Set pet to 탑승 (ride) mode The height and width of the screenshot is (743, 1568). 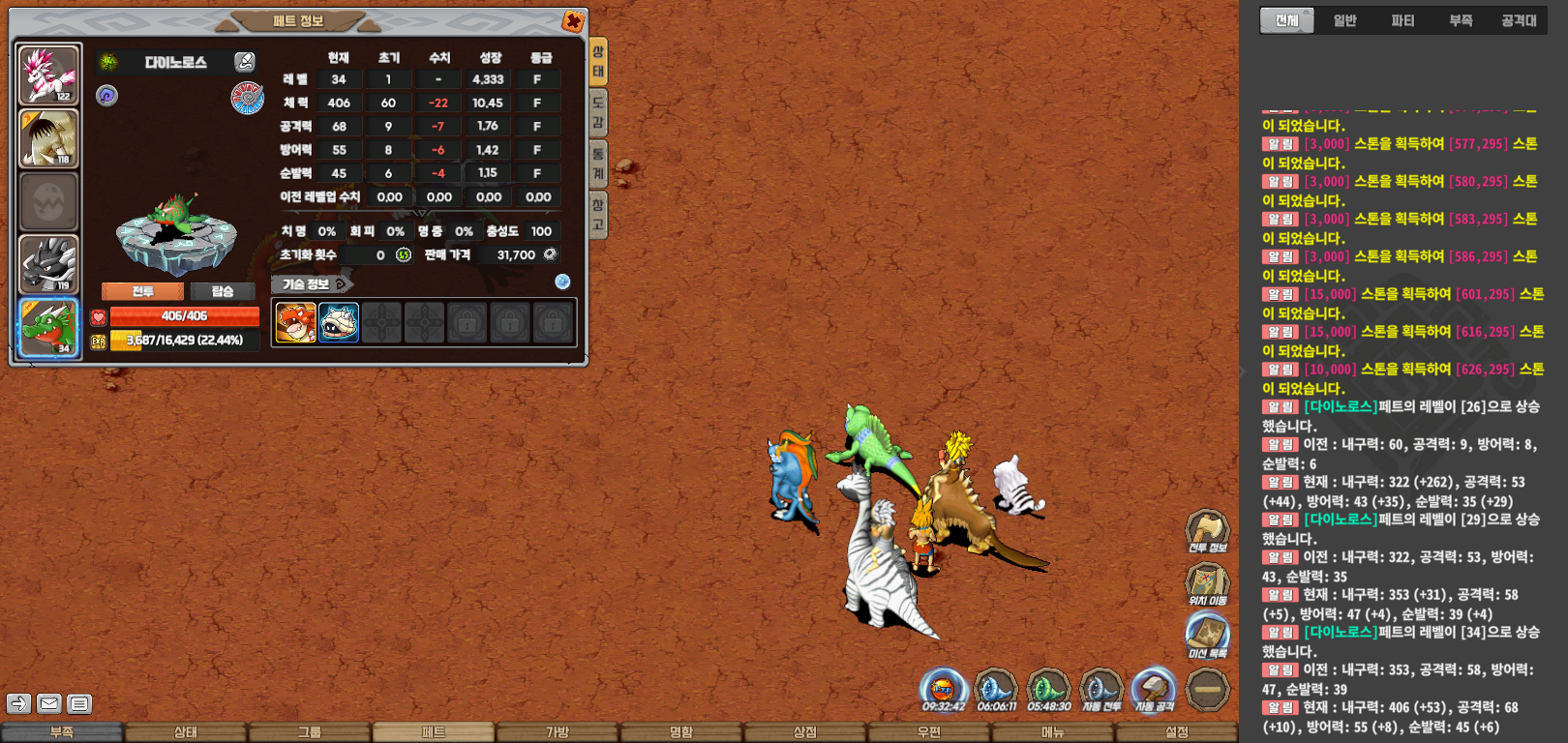pyautogui.click(x=223, y=291)
